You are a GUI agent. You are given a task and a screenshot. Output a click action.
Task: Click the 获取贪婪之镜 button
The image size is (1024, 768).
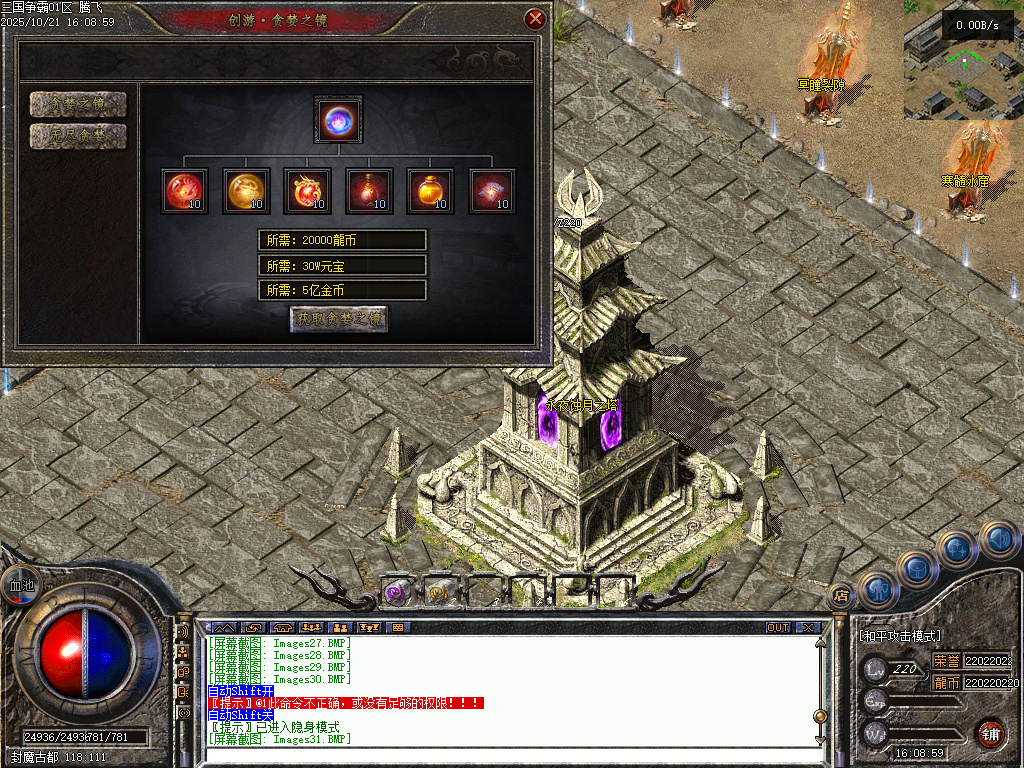(x=339, y=319)
